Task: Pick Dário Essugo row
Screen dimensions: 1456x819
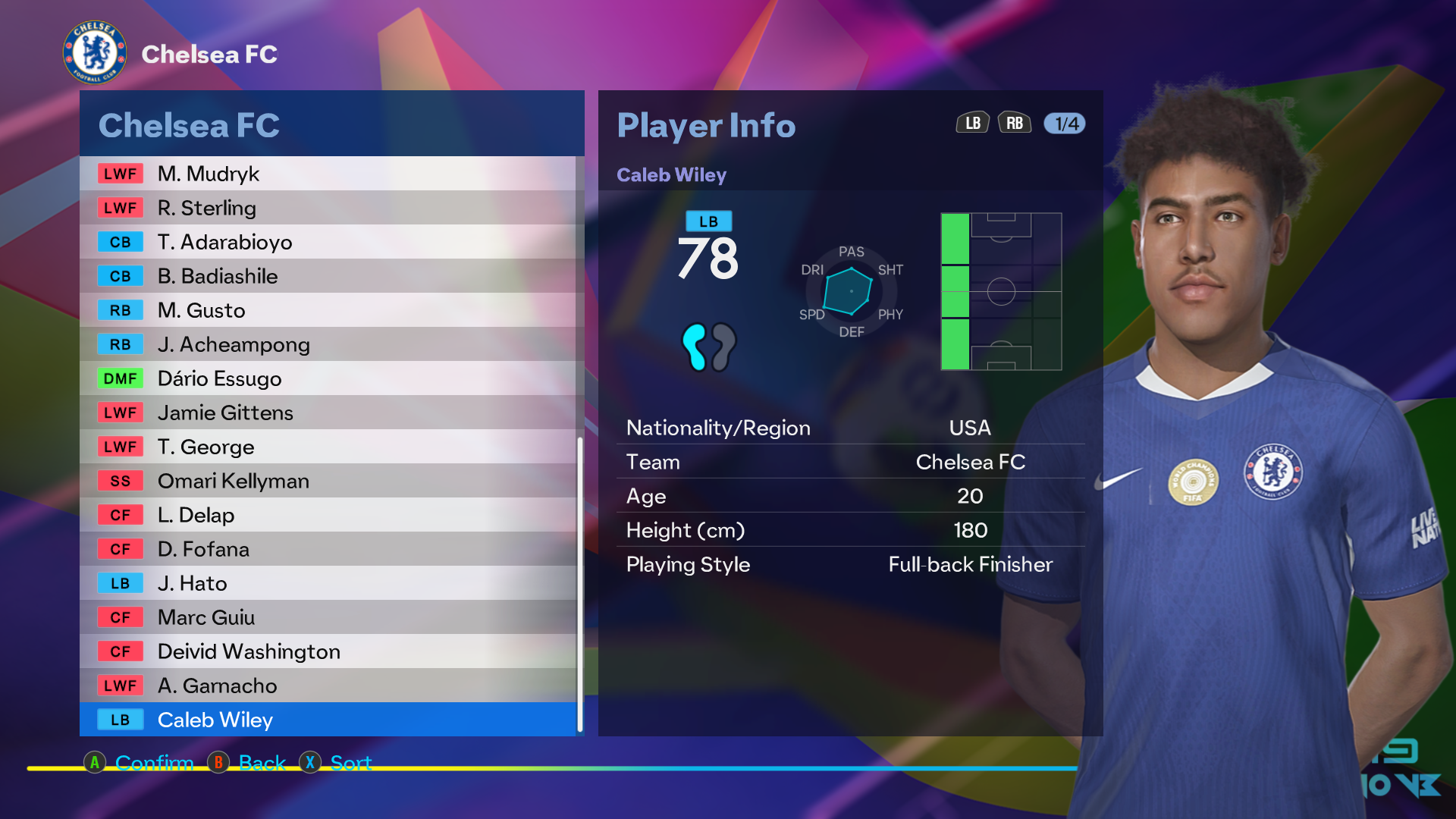Action: click(x=328, y=378)
